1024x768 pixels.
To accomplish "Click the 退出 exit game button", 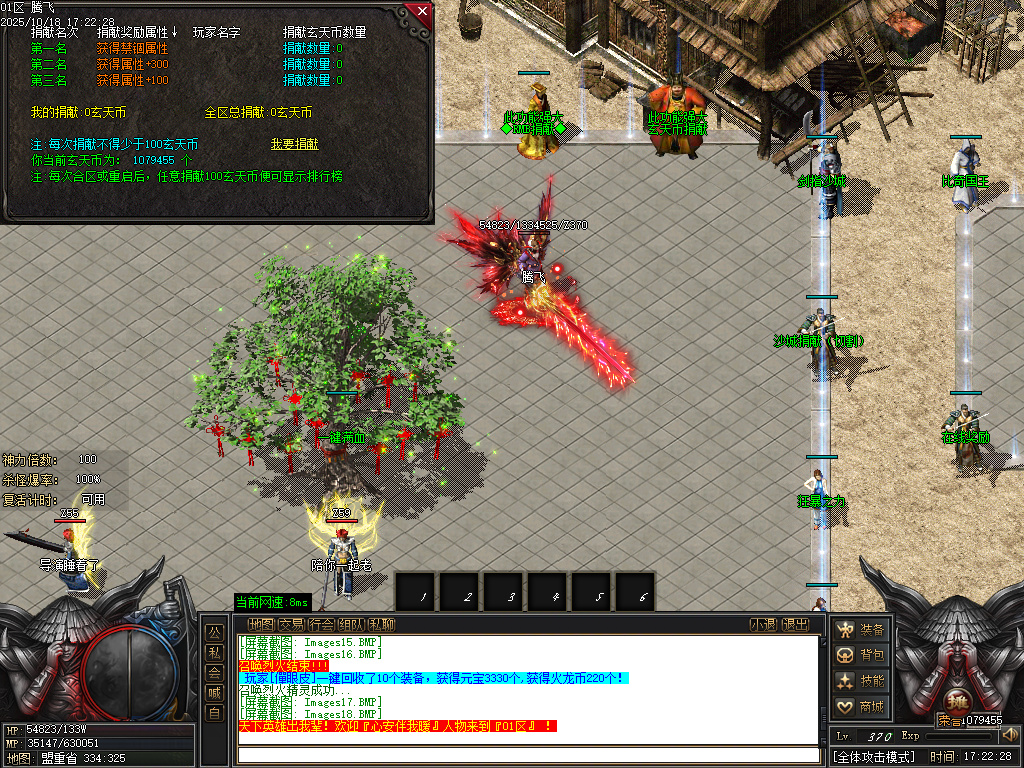I will tap(795, 625).
